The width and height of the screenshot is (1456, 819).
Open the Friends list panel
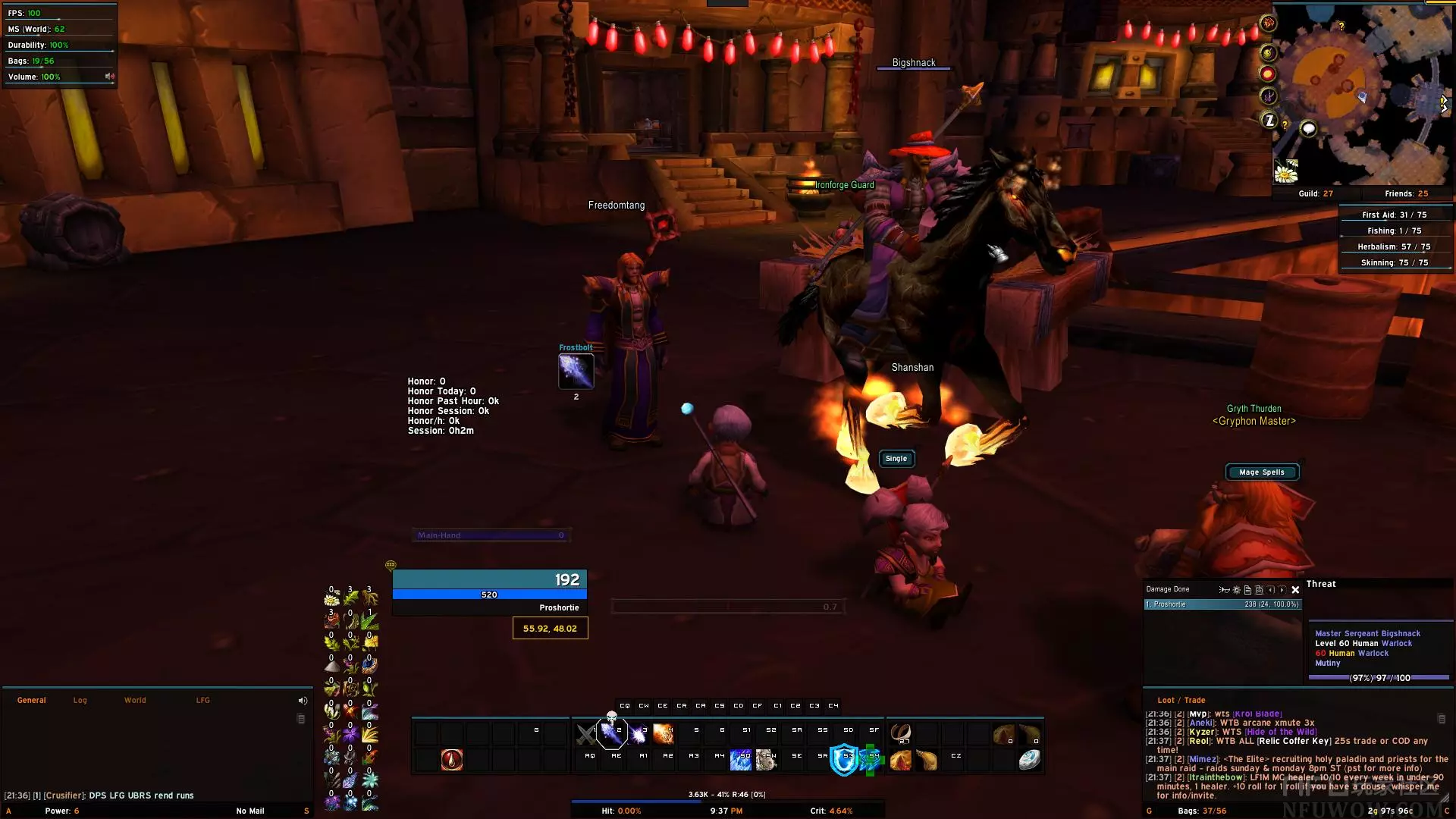[x=1406, y=193]
